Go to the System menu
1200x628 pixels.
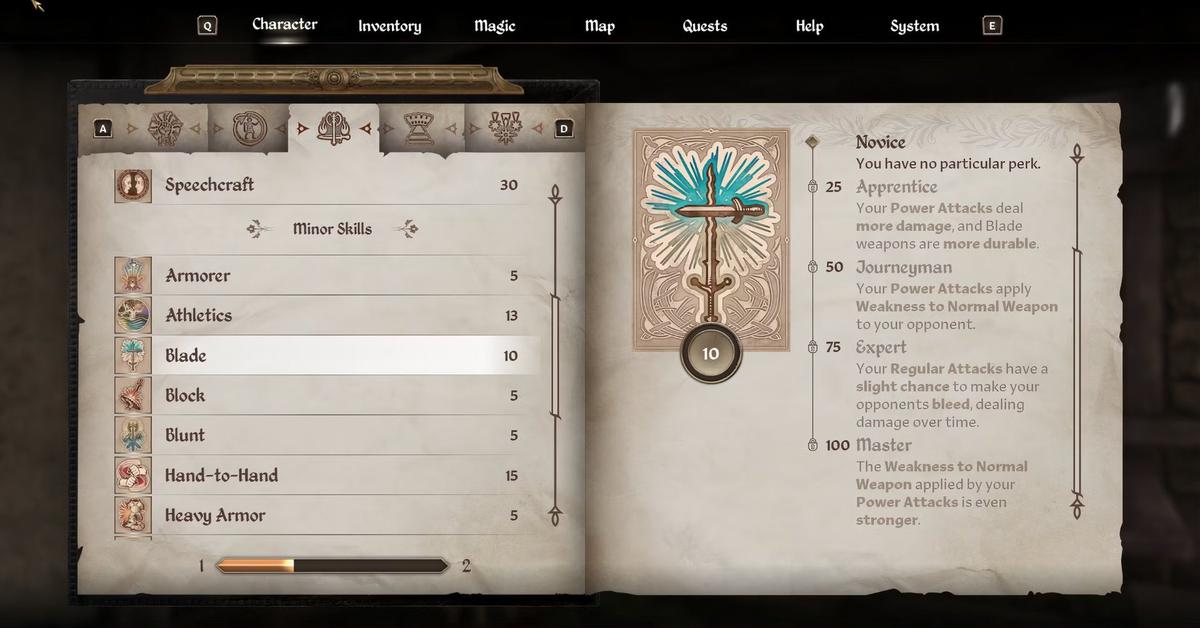[914, 26]
